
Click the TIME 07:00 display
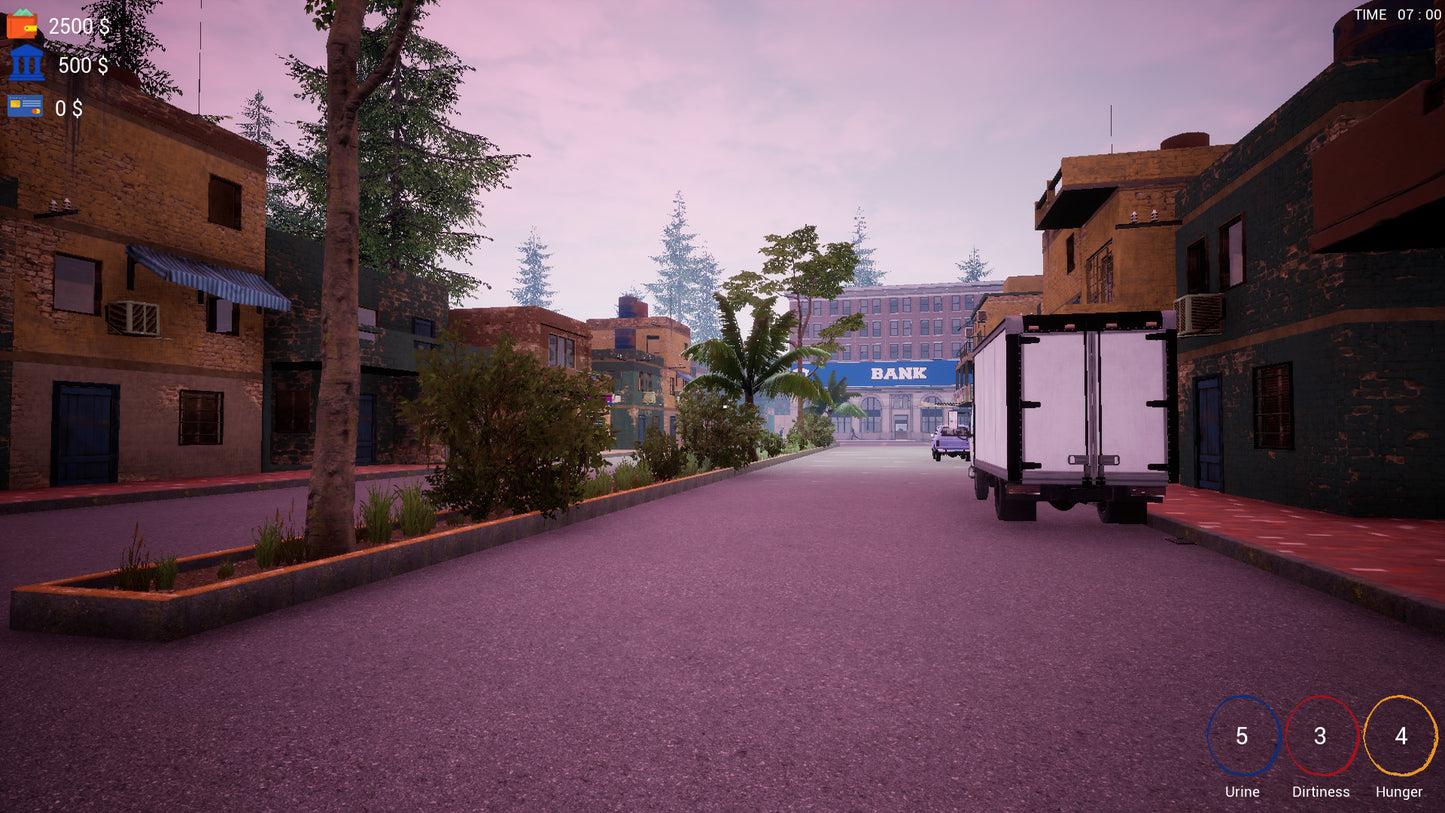[1396, 15]
